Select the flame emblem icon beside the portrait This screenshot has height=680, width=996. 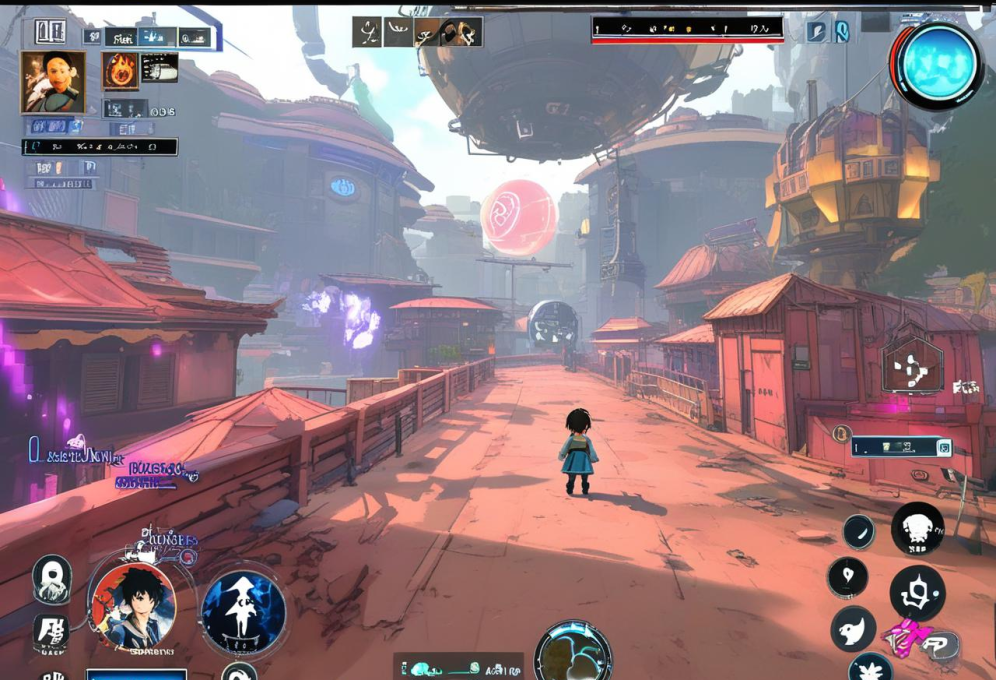[x=120, y=70]
